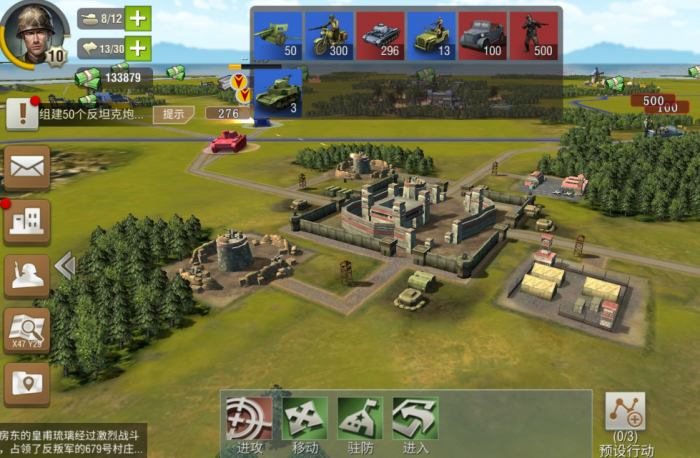Choose the jeep unit card with 13
The width and height of the screenshot is (700, 458).
tap(431, 36)
